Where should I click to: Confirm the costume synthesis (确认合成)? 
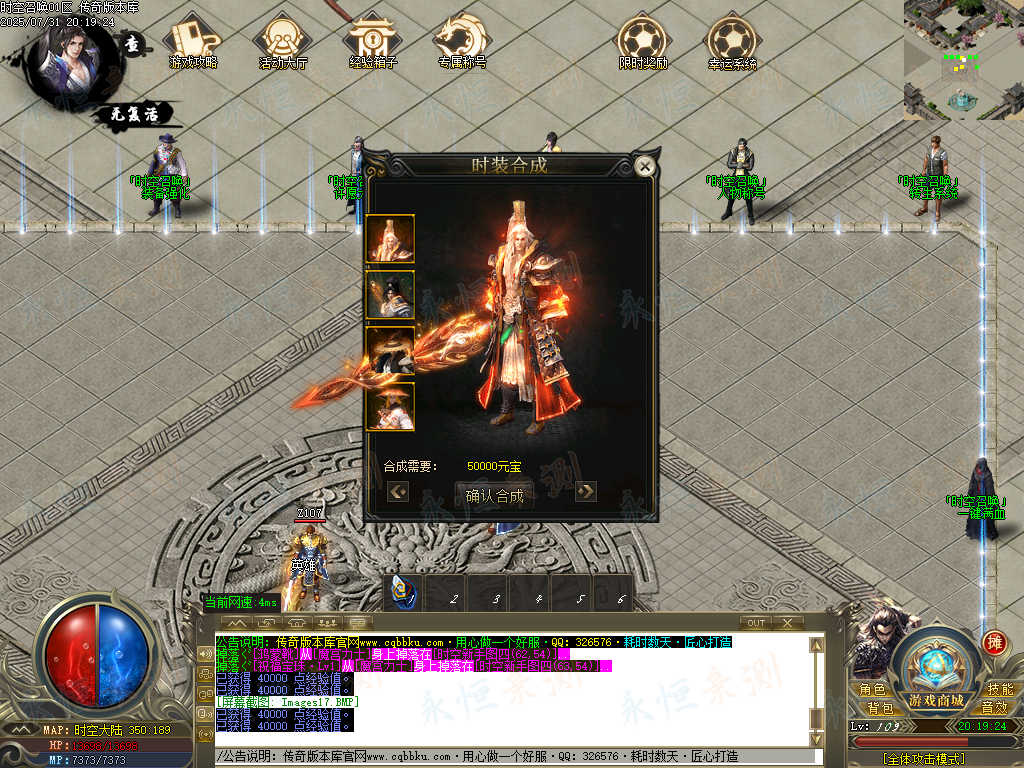pos(494,494)
